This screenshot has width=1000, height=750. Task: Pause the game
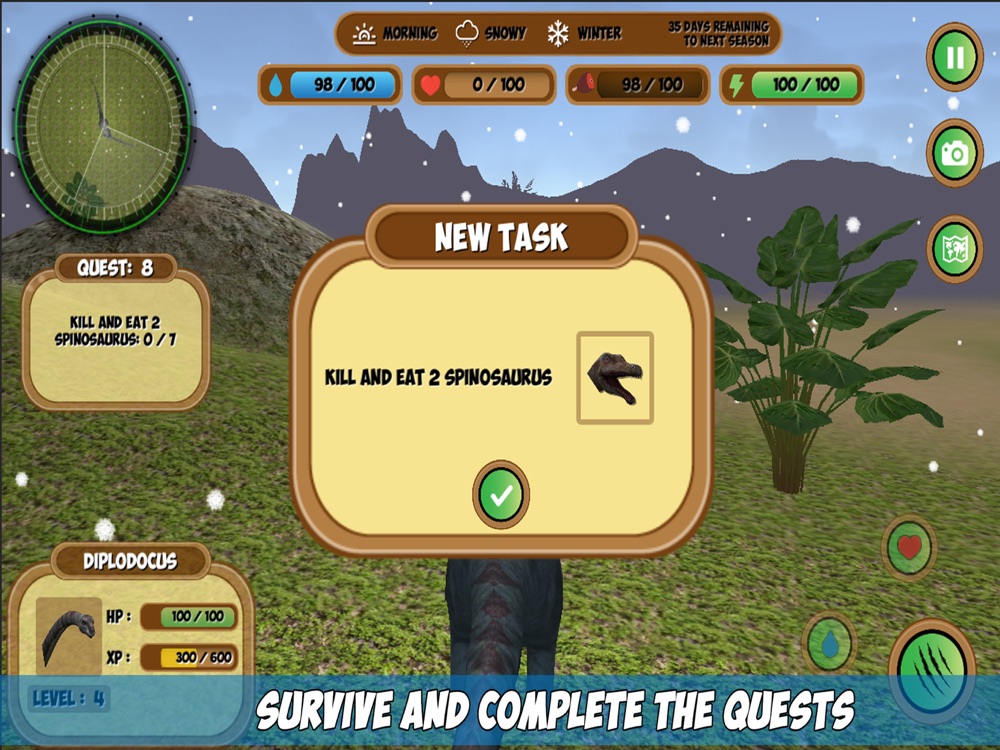[954, 58]
